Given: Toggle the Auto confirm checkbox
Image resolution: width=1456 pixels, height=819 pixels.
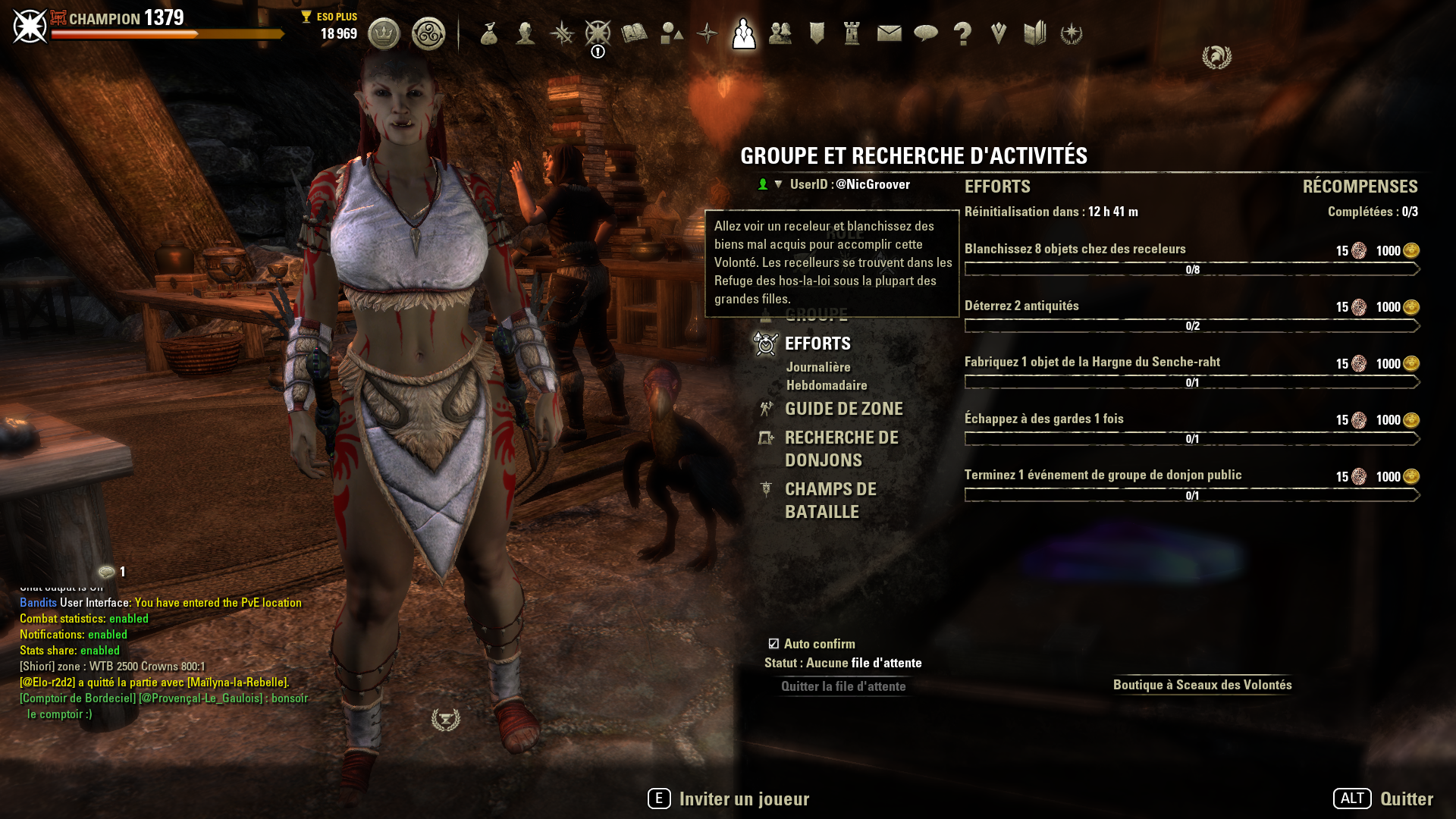Looking at the screenshot, I should [773, 644].
